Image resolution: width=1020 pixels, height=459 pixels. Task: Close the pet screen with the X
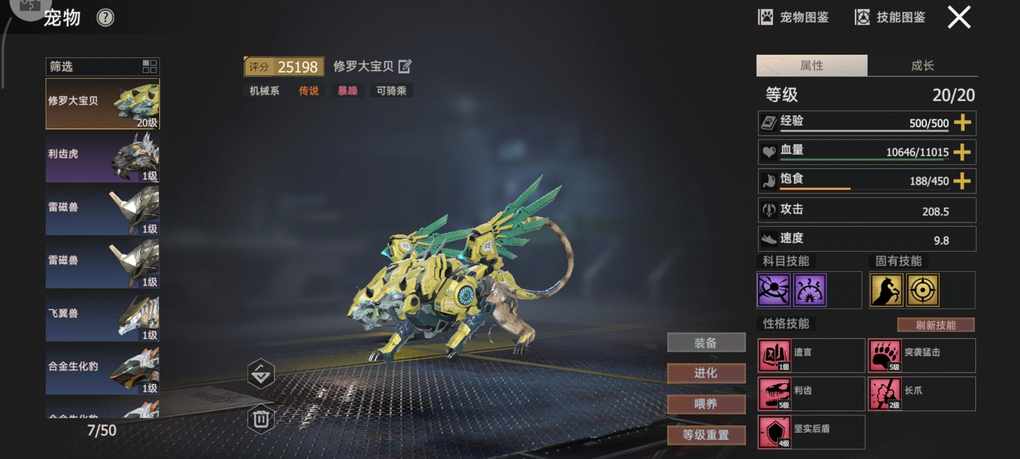click(x=959, y=17)
